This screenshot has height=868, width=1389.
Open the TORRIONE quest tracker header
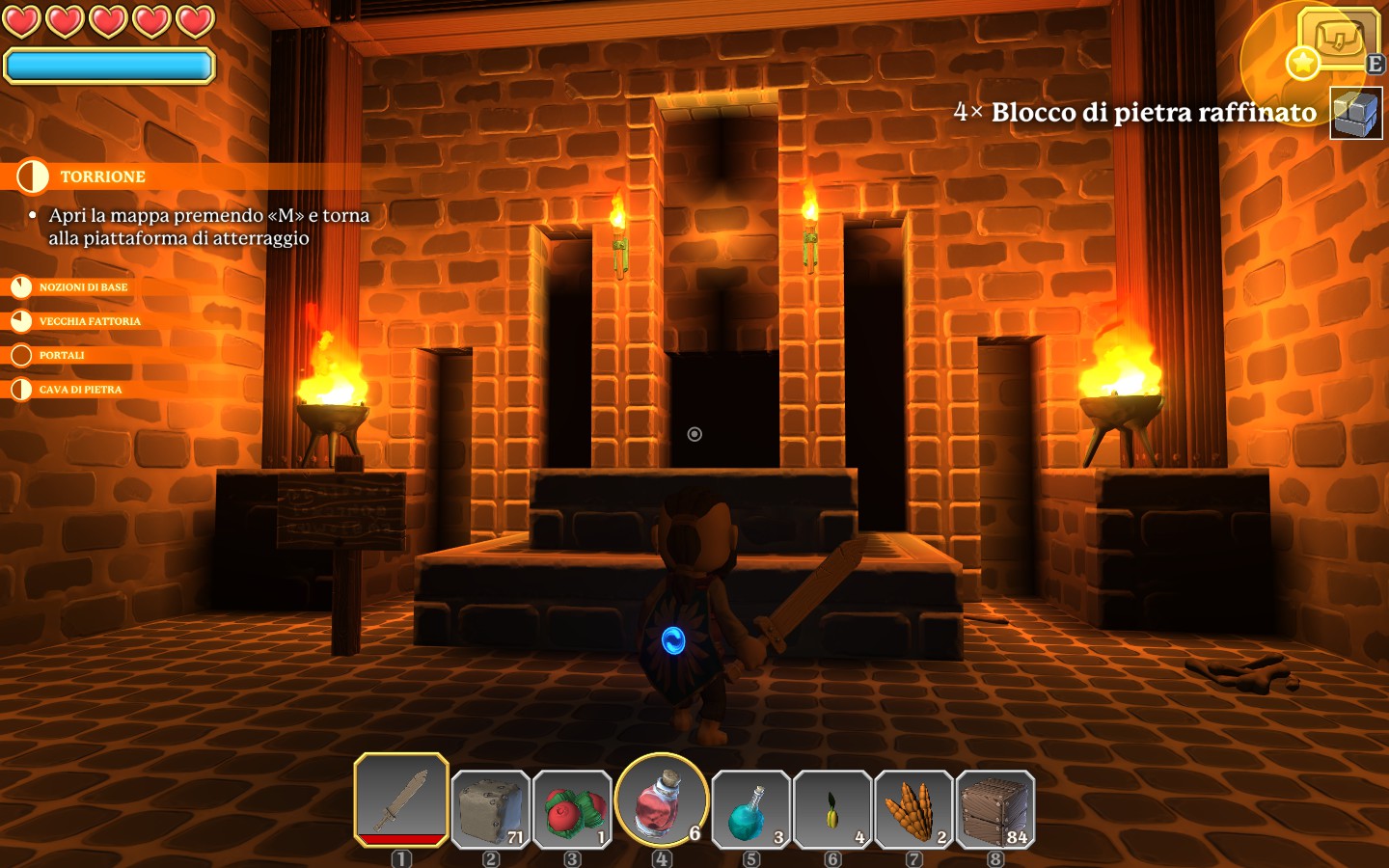pyautogui.click(x=102, y=176)
